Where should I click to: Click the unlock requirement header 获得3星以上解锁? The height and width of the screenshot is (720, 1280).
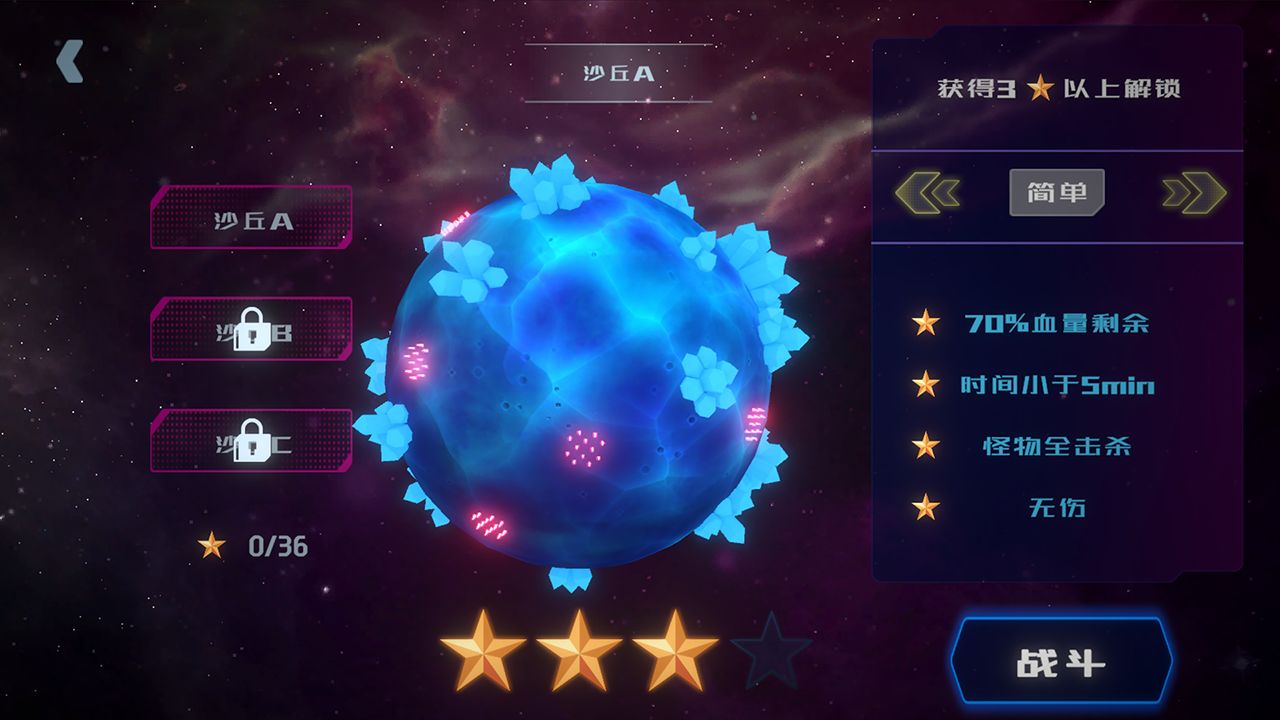(1058, 88)
